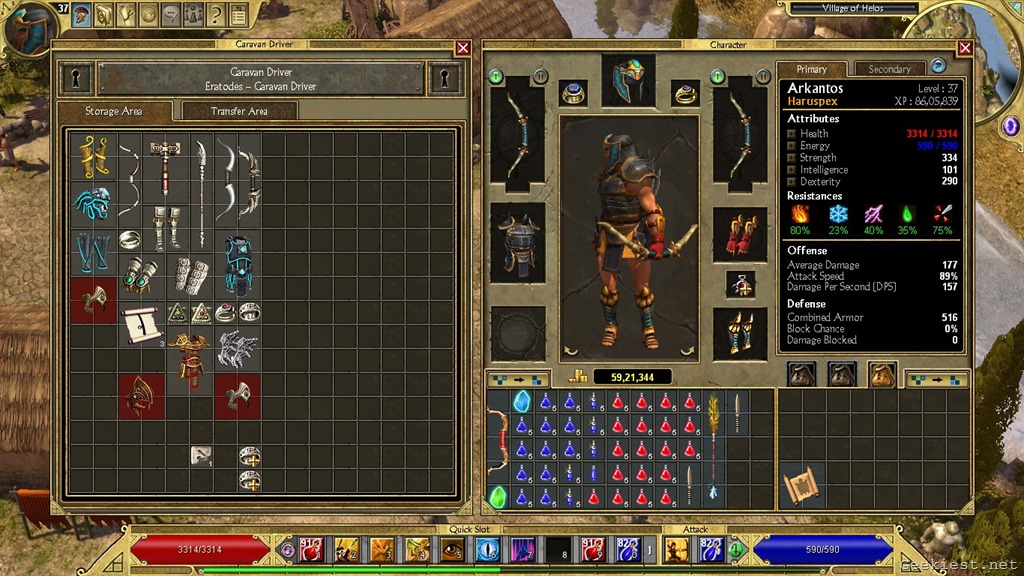This screenshot has height=576, width=1024.
Task: Select the equipped amulet slot
Action: (x=740, y=285)
